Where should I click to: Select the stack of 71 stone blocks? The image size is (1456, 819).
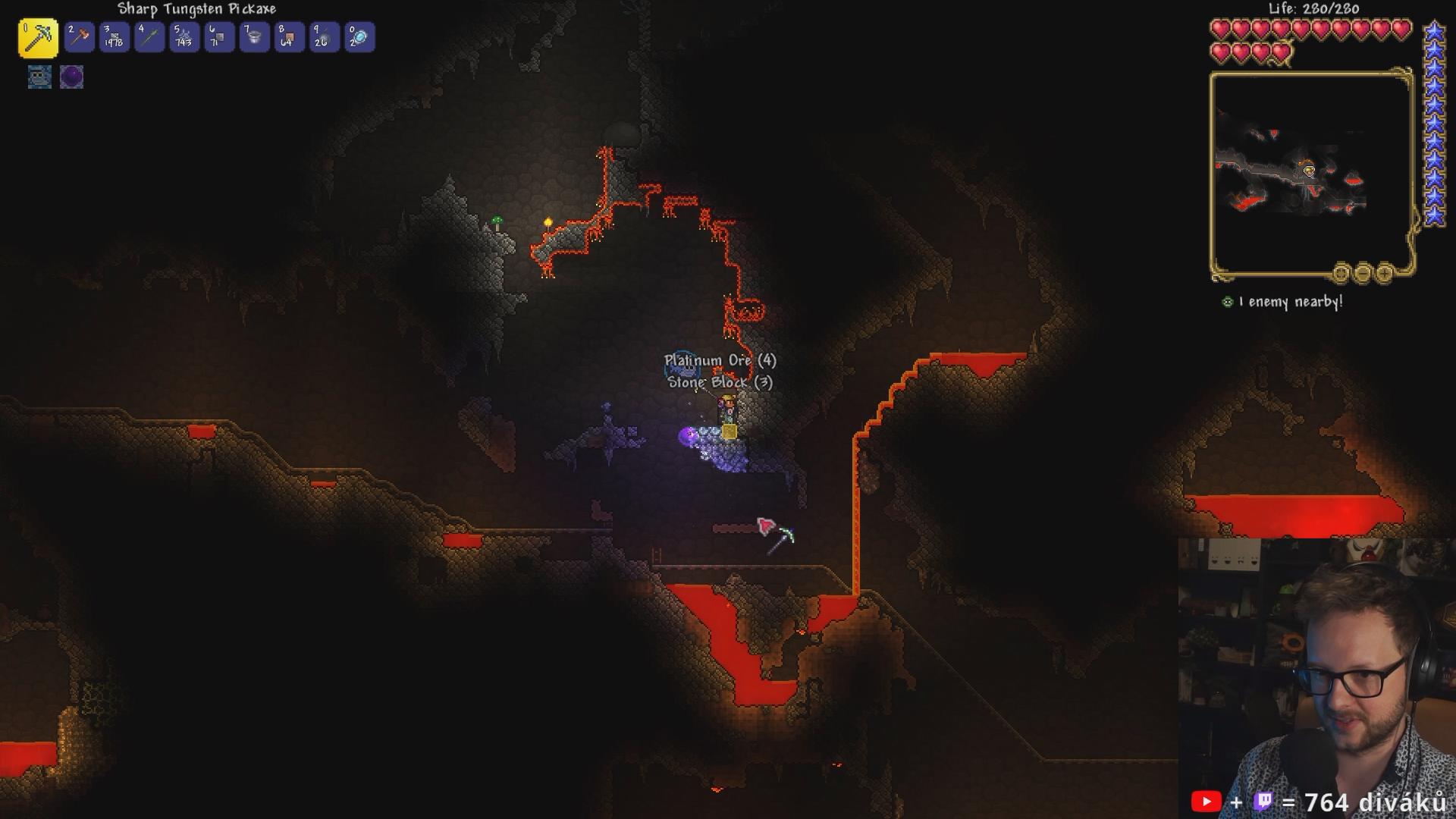[219, 37]
